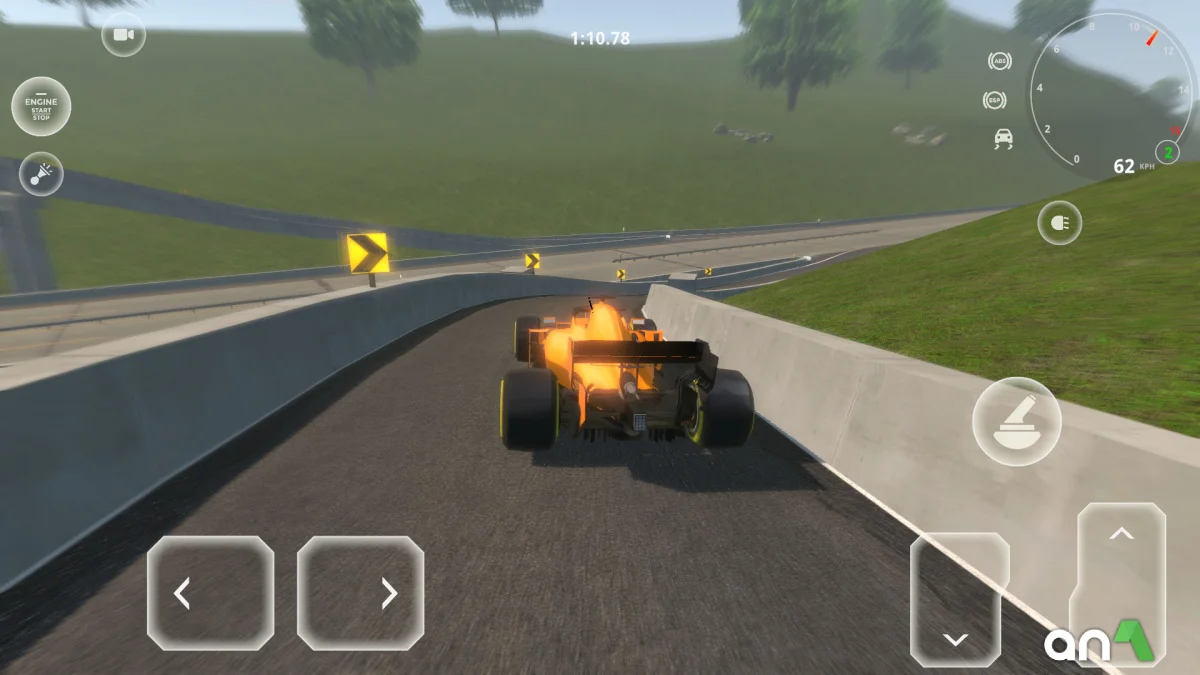Steer right with the right arrow
This screenshot has height=675, width=1200.
[x=360, y=593]
